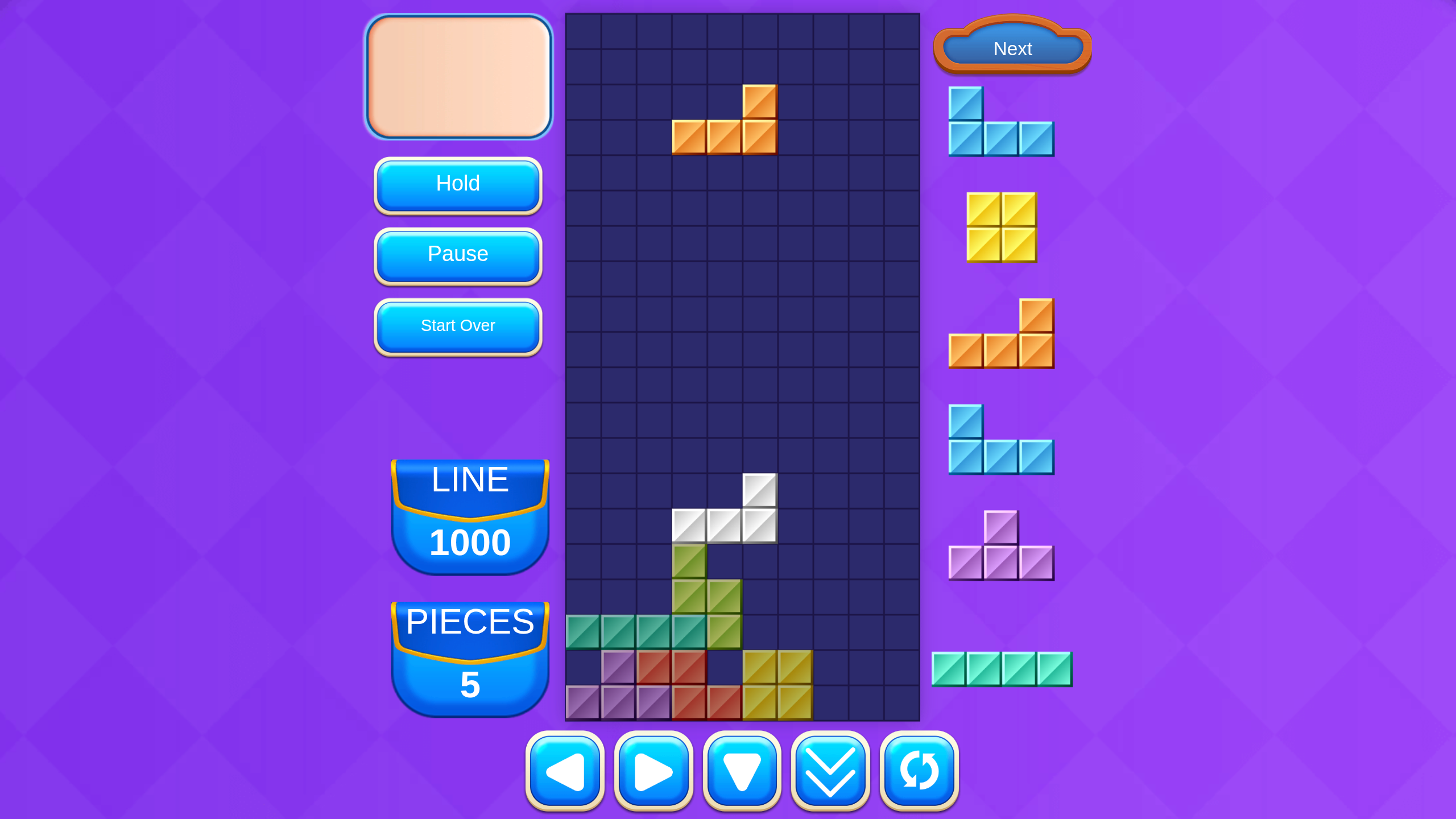The image size is (1456, 819).
Task: Select the yellow square piece preview
Action: point(1001,227)
